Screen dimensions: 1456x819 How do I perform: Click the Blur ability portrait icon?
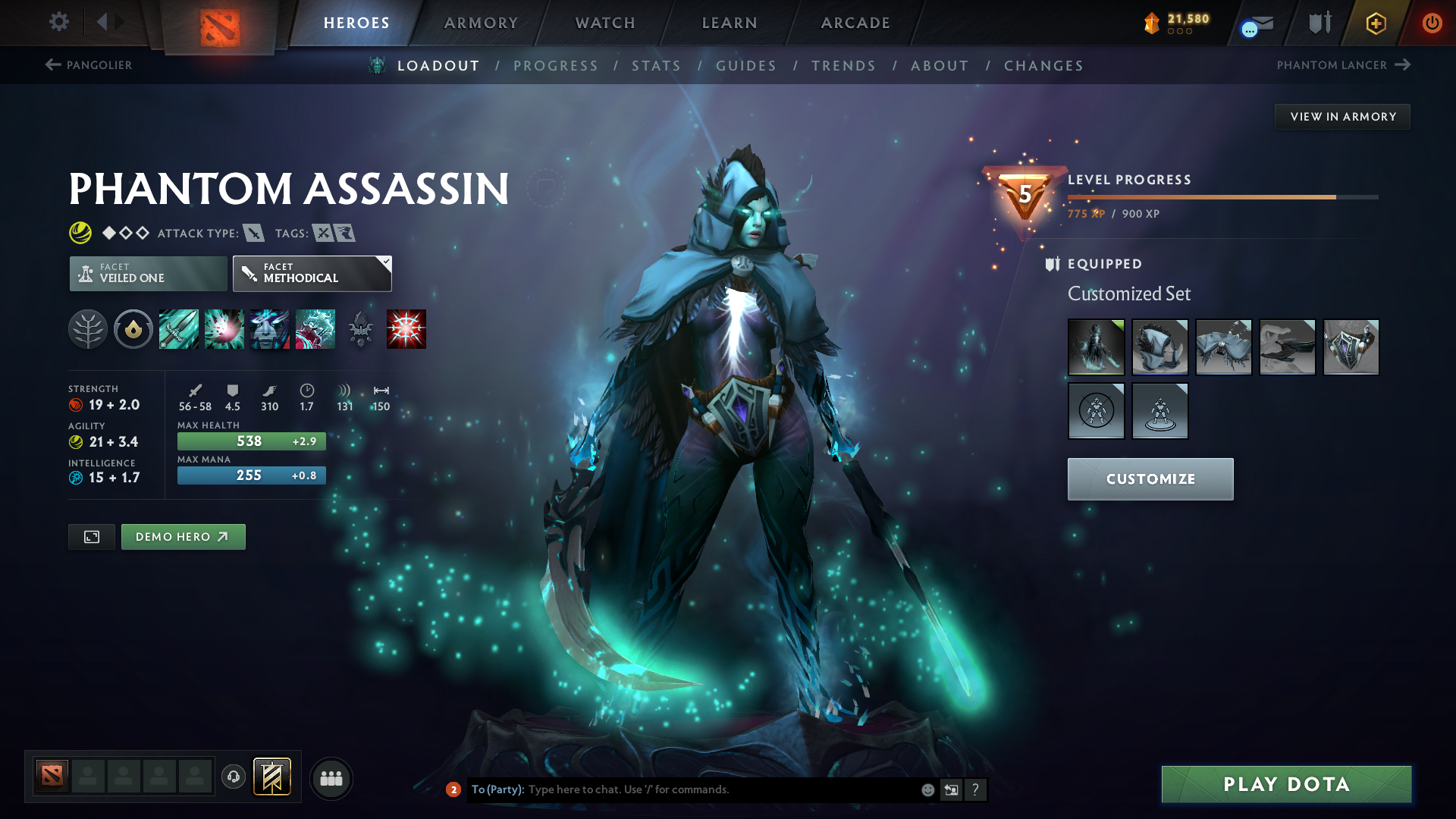click(270, 328)
